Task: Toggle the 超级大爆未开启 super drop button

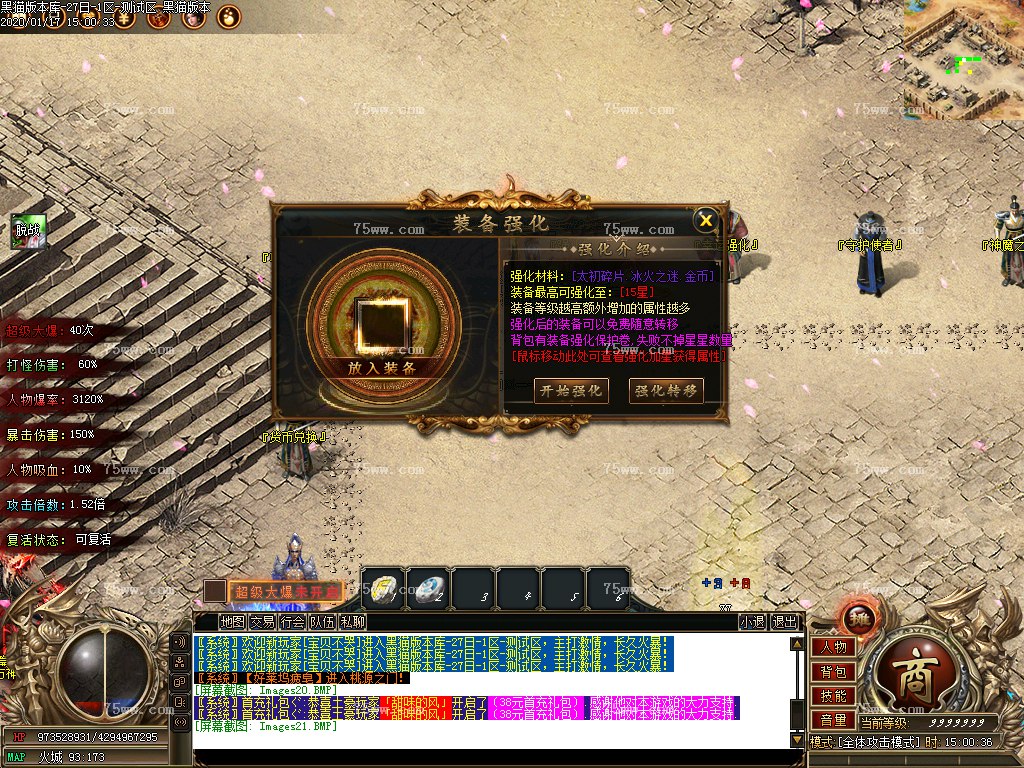Action: pos(285,592)
